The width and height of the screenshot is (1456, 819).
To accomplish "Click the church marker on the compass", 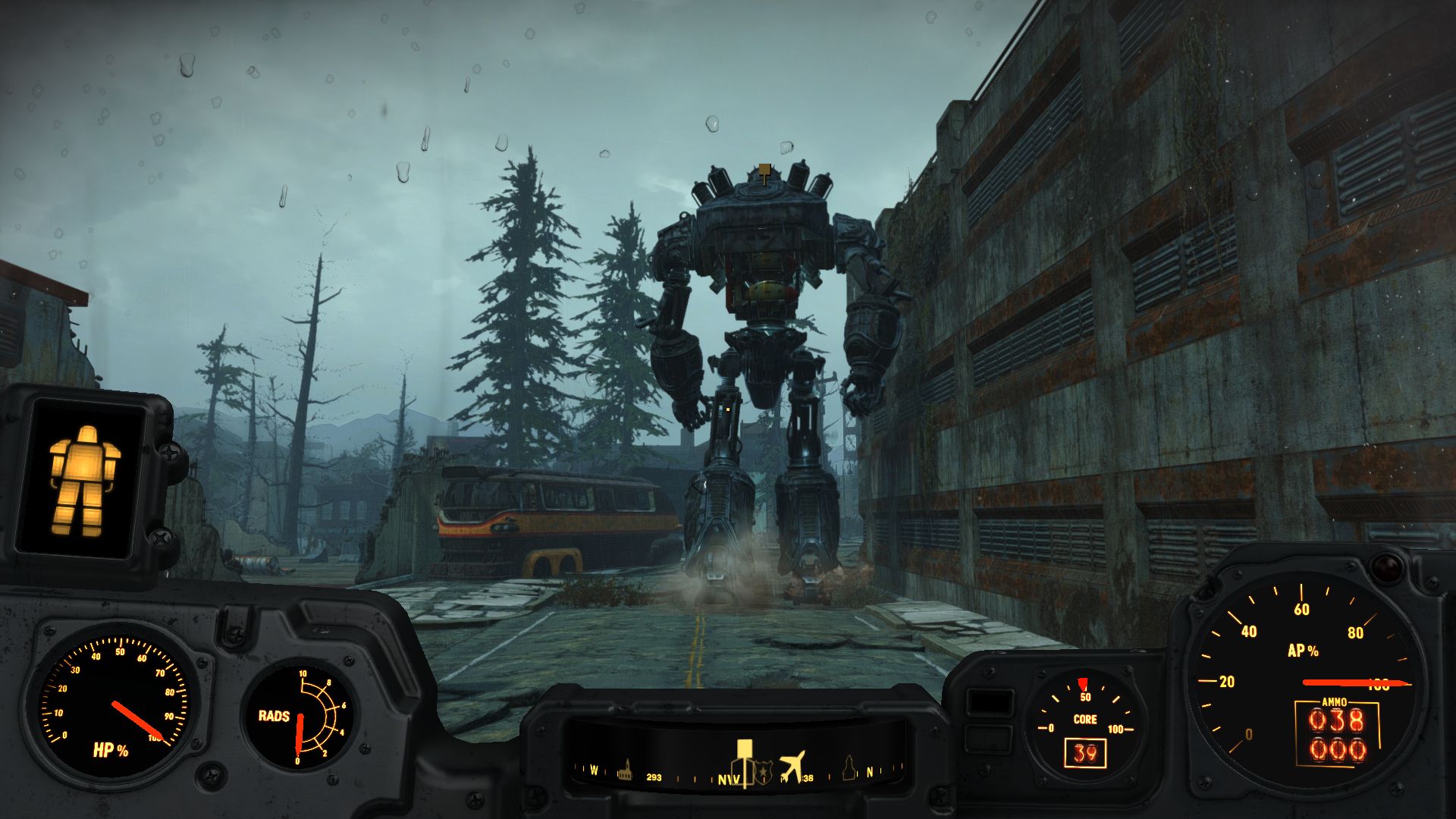I will coord(626,769).
